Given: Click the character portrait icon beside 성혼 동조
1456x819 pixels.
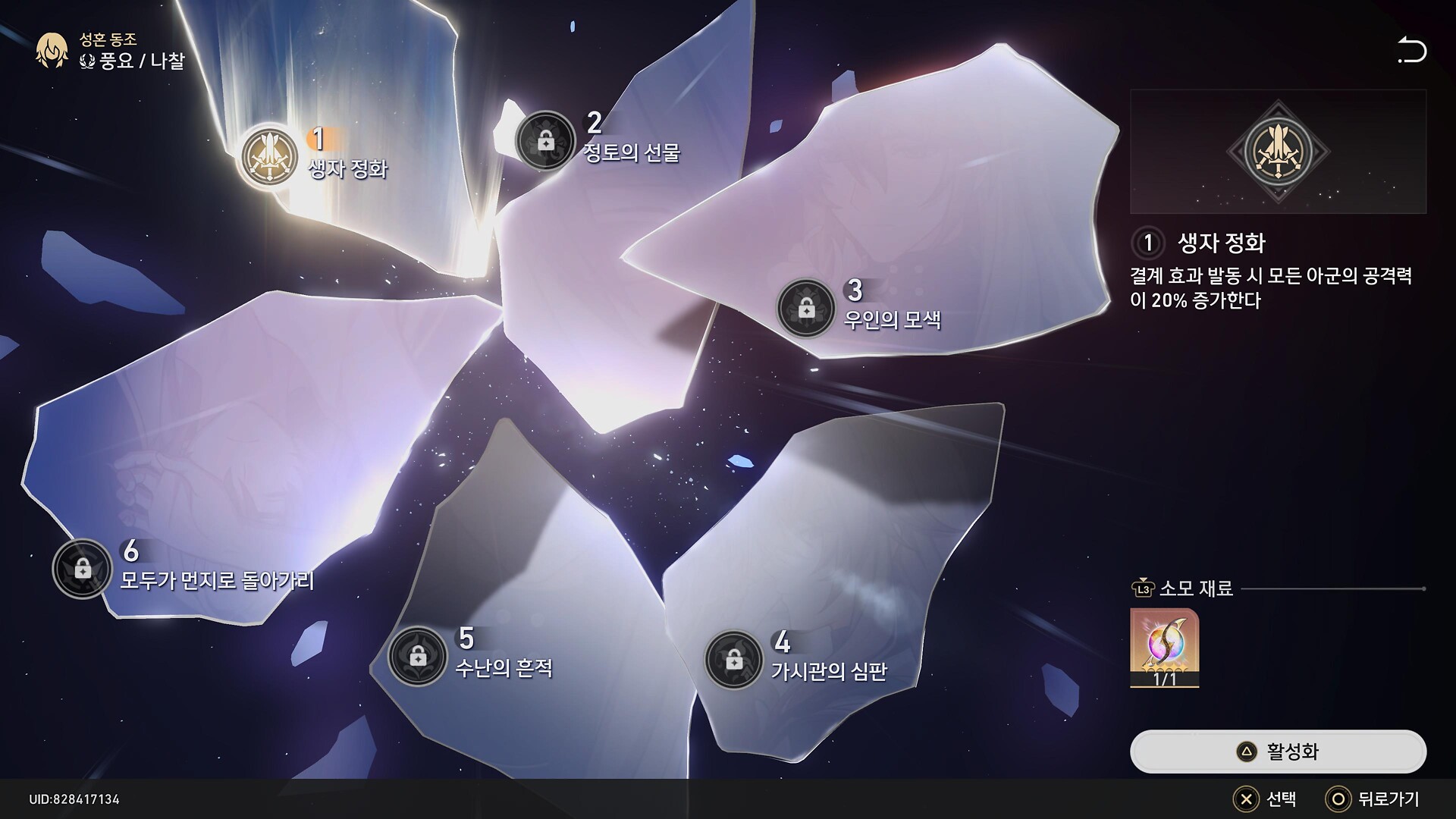Looking at the screenshot, I should coord(52,51).
